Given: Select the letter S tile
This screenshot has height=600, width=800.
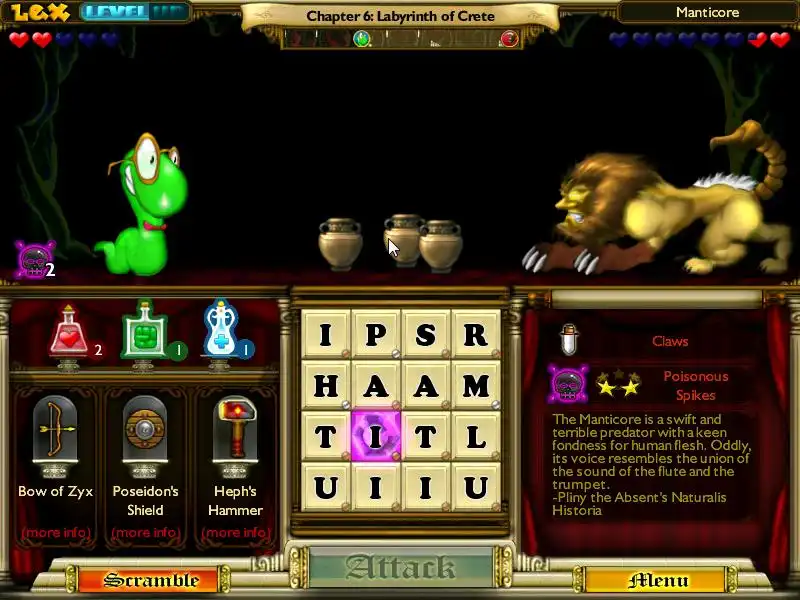Looking at the screenshot, I should (426, 334).
